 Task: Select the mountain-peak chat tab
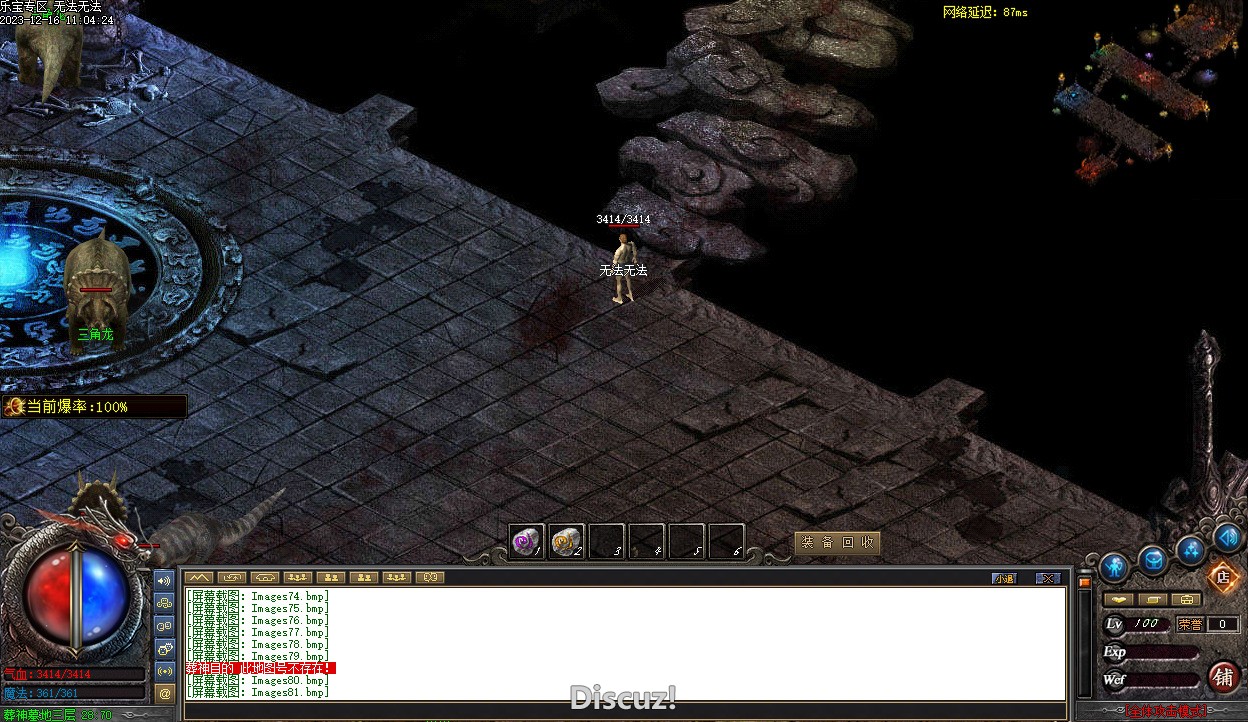coord(200,577)
